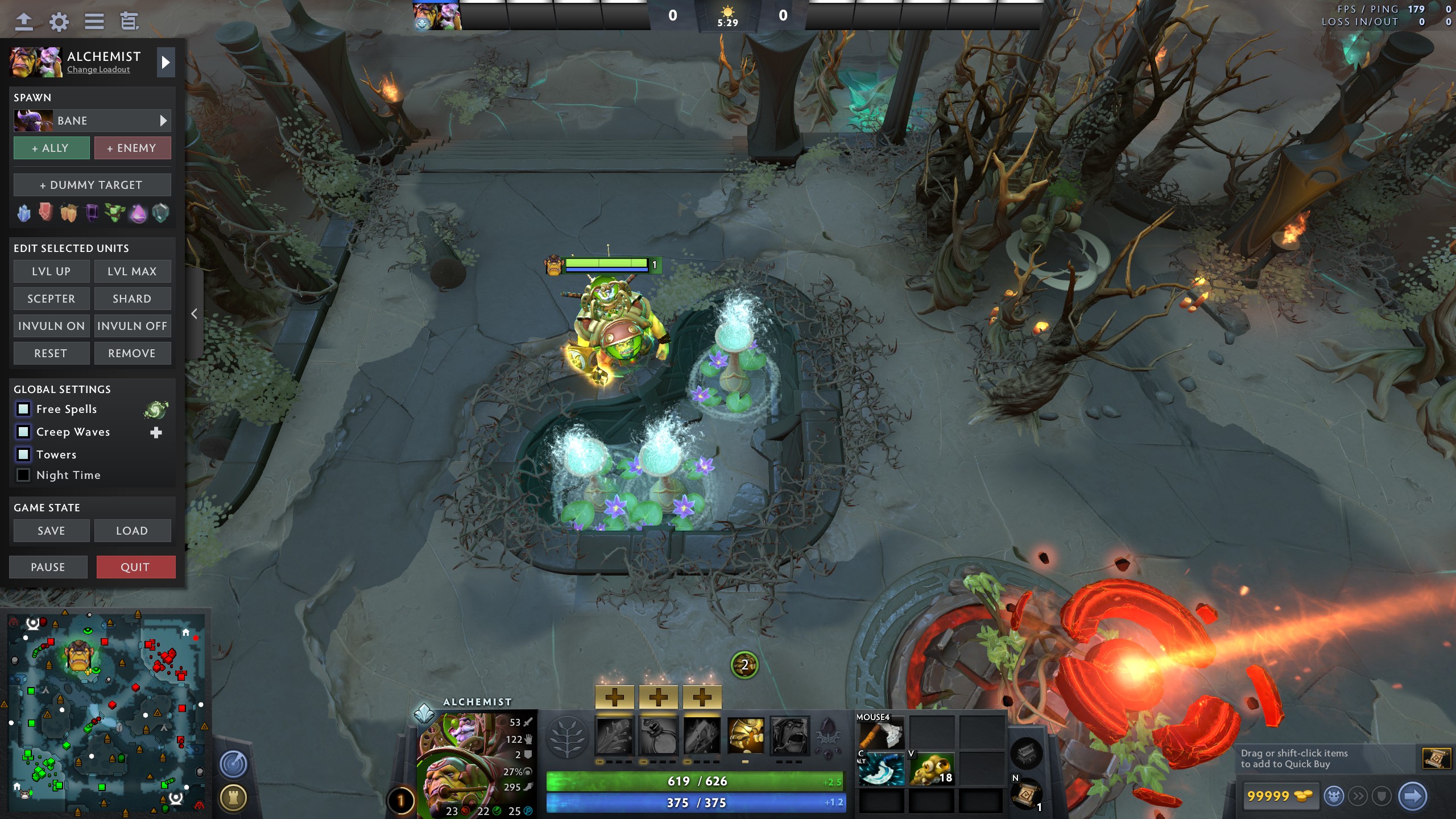Collapse the left sidebar chevron
1456x819 pixels.
click(x=193, y=313)
